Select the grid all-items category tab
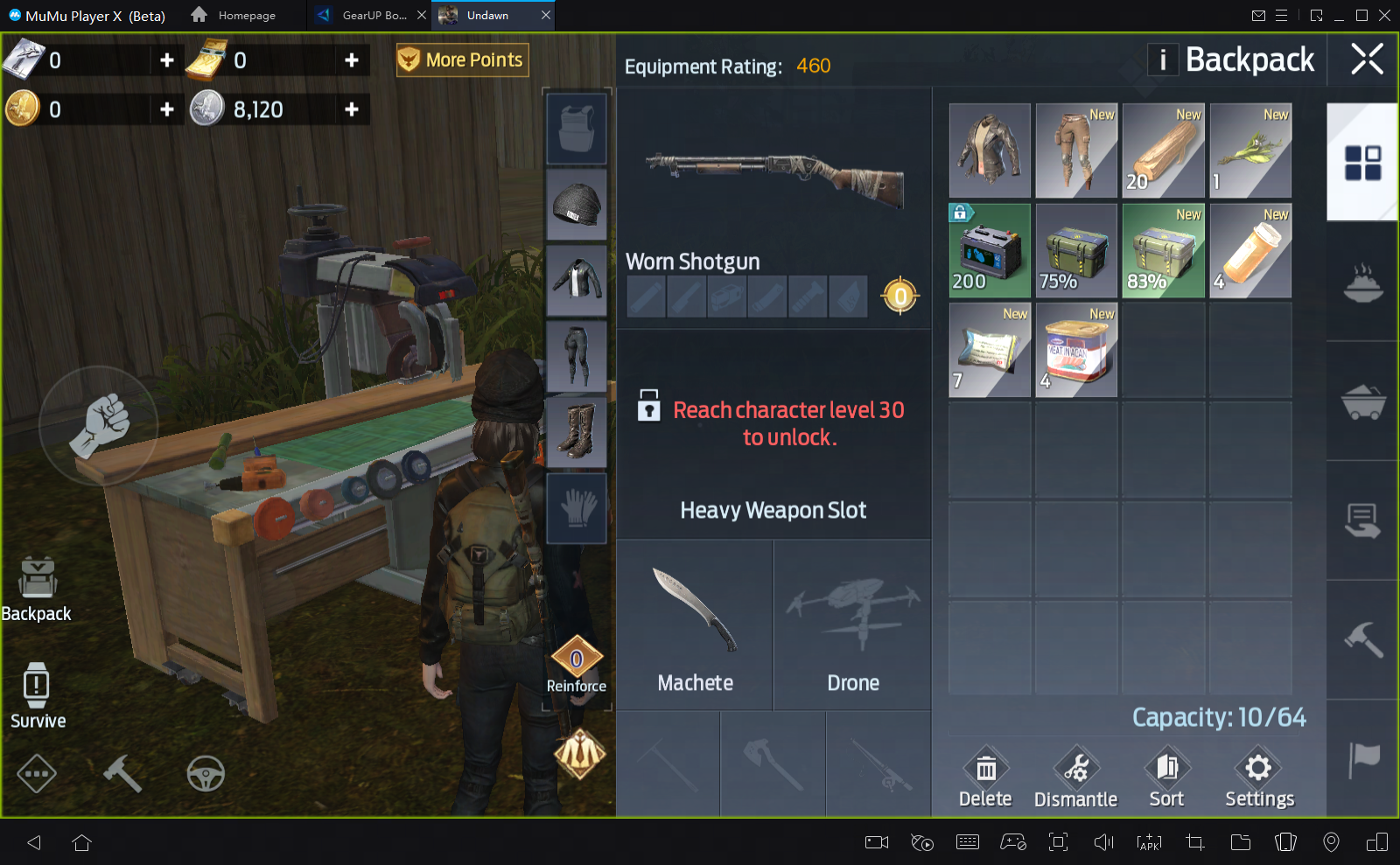This screenshot has height=865, width=1400. (1361, 164)
